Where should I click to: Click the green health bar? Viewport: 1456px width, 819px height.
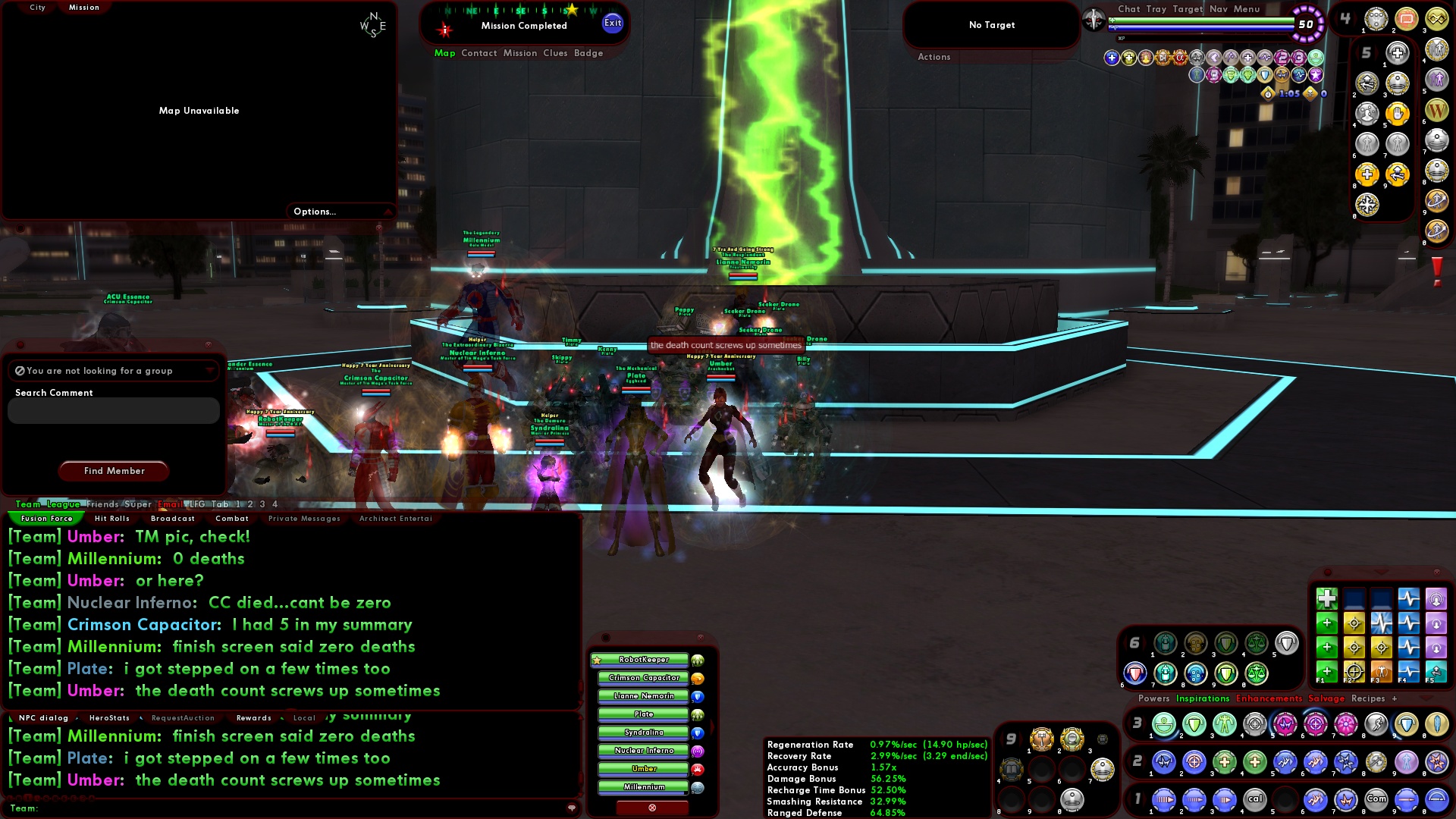(x=1193, y=21)
